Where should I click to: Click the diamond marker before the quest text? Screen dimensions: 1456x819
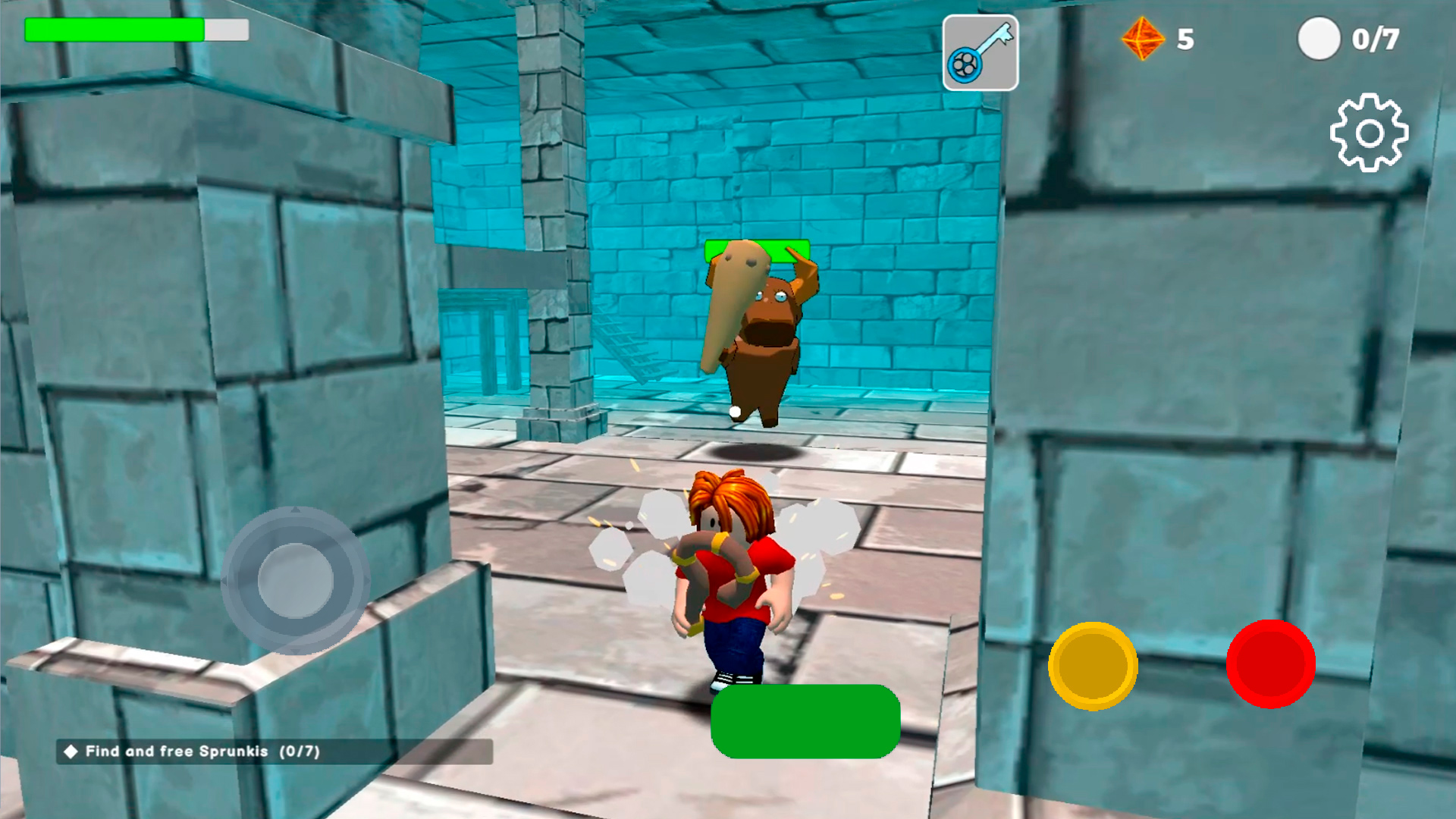[72, 752]
